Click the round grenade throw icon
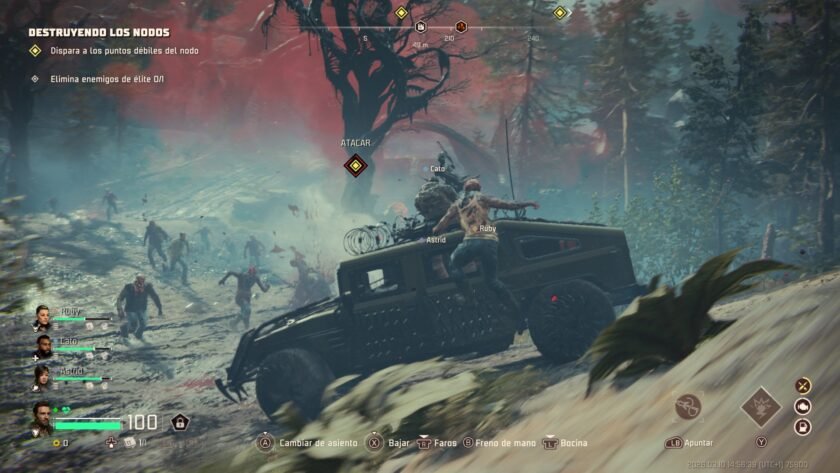The image size is (840, 473). point(687,406)
